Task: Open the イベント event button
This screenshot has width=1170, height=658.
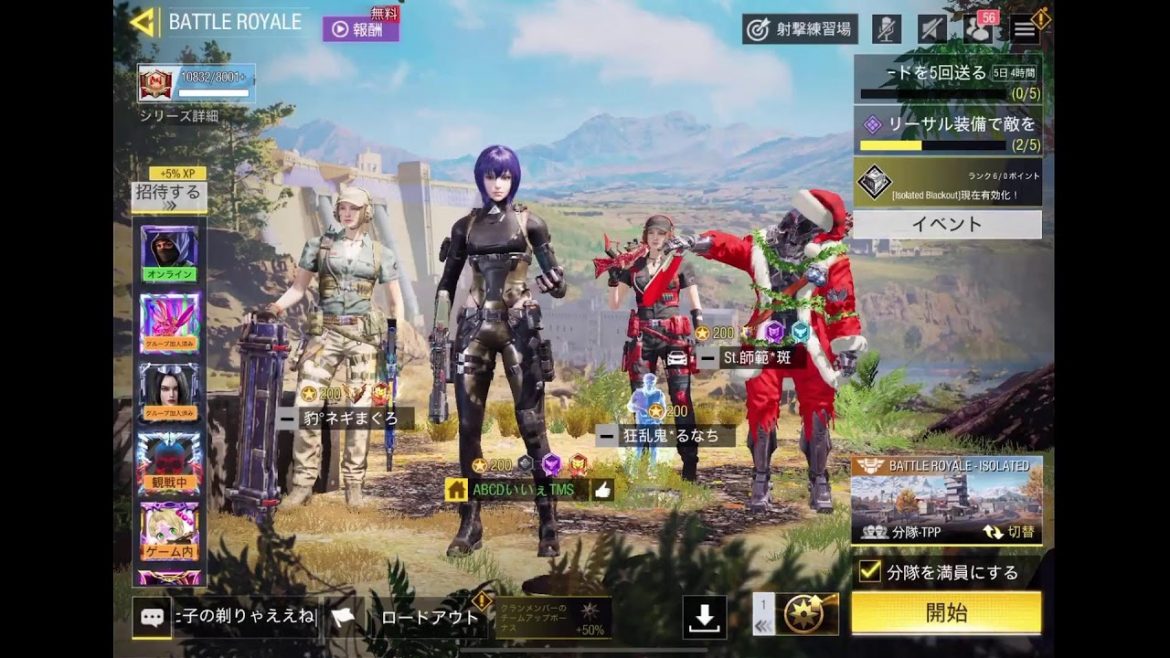Action: tap(946, 224)
